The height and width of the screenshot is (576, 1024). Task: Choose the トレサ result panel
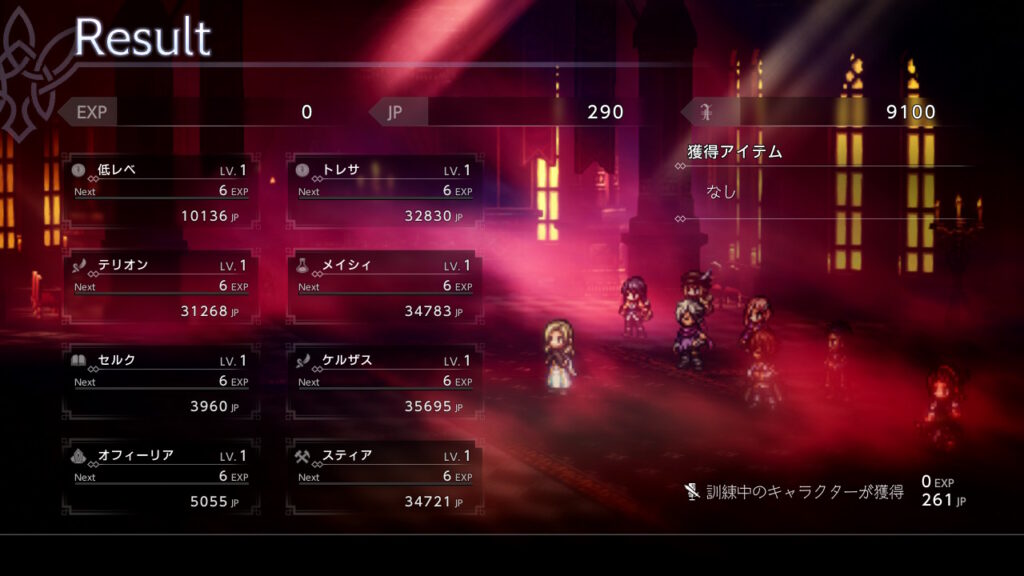[385, 192]
